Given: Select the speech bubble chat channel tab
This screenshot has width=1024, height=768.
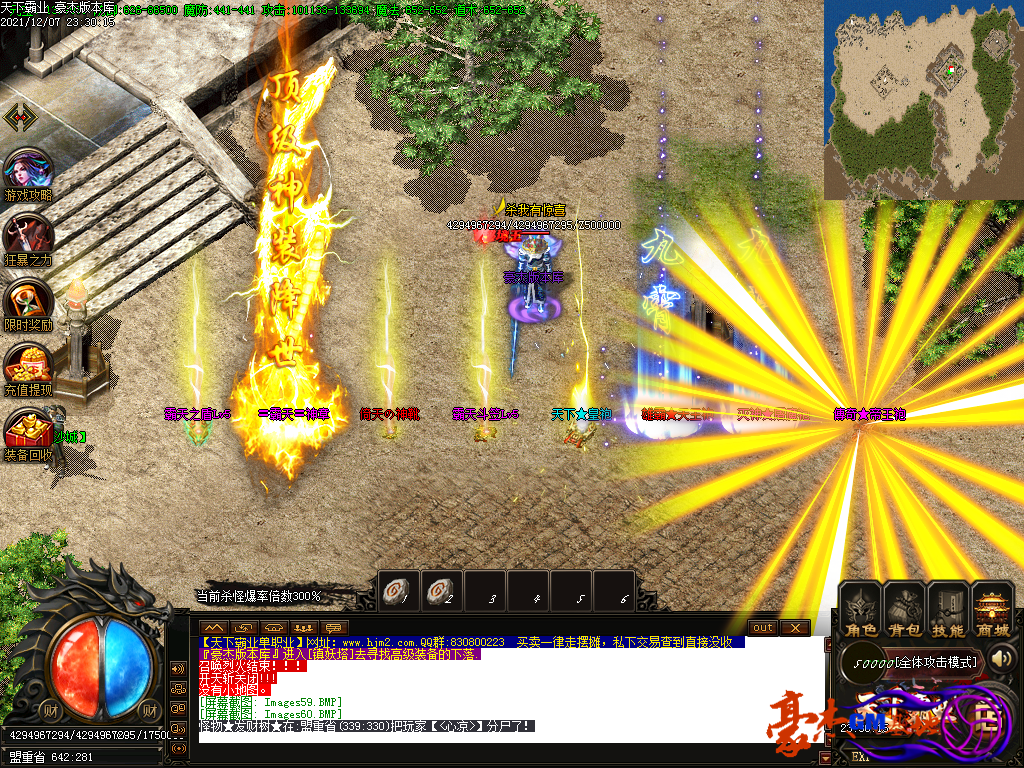Looking at the screenshot, I should tap(333, 627).
